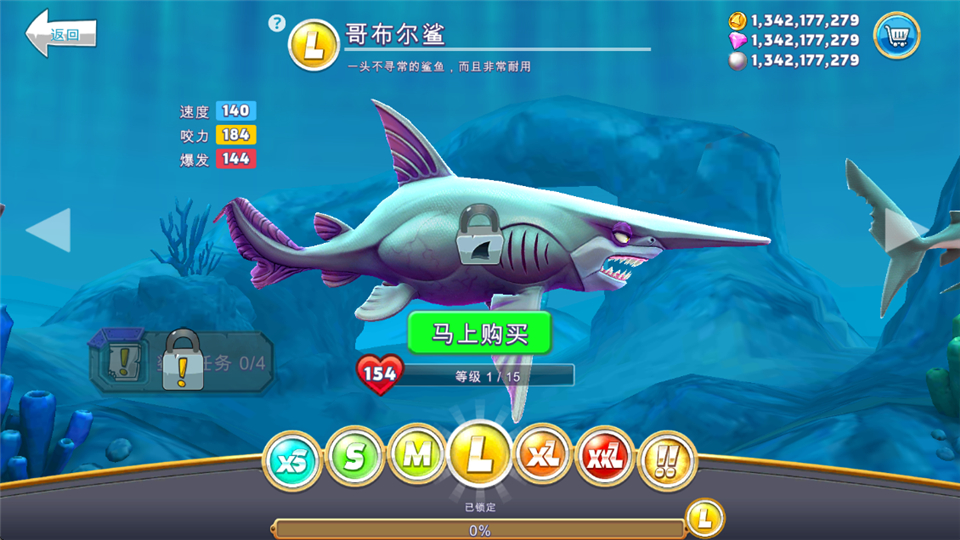This screenshot has width=960, height=540.
Task: Select the M size category
Action: (x=417, y=455)
